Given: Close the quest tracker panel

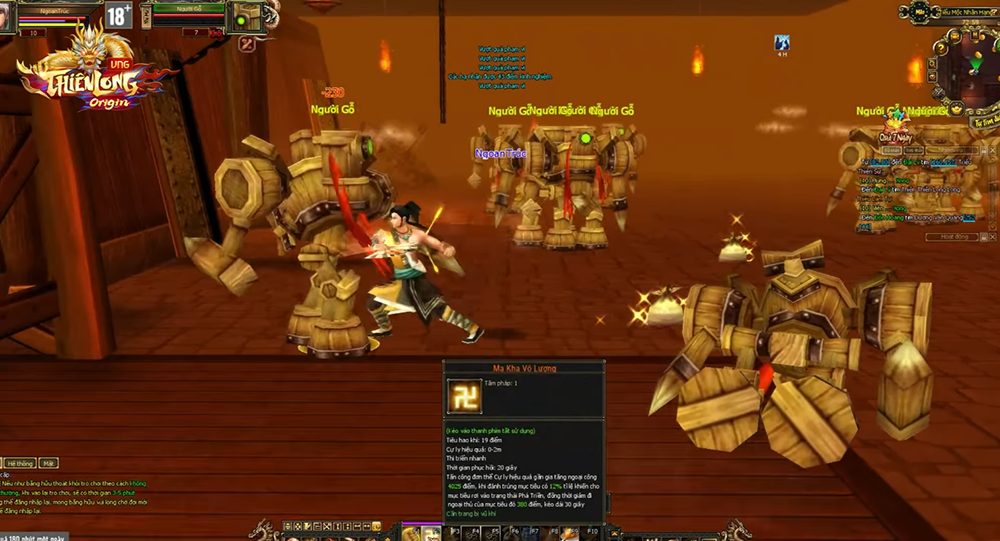Looking at the screenshot, I should [994, 151].
